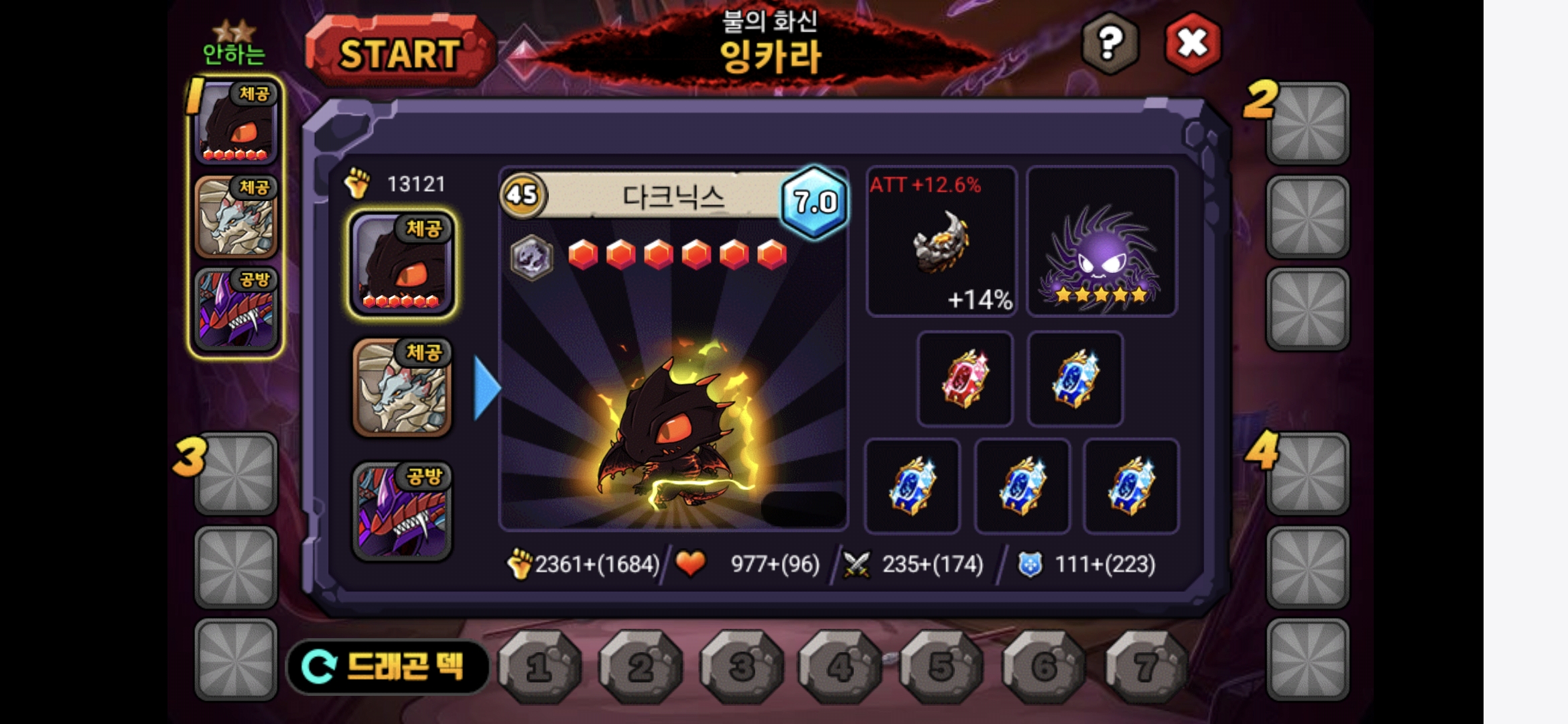
Task: Close the team setup screen
Action: pyautogui.click(x=1193, y=44)
